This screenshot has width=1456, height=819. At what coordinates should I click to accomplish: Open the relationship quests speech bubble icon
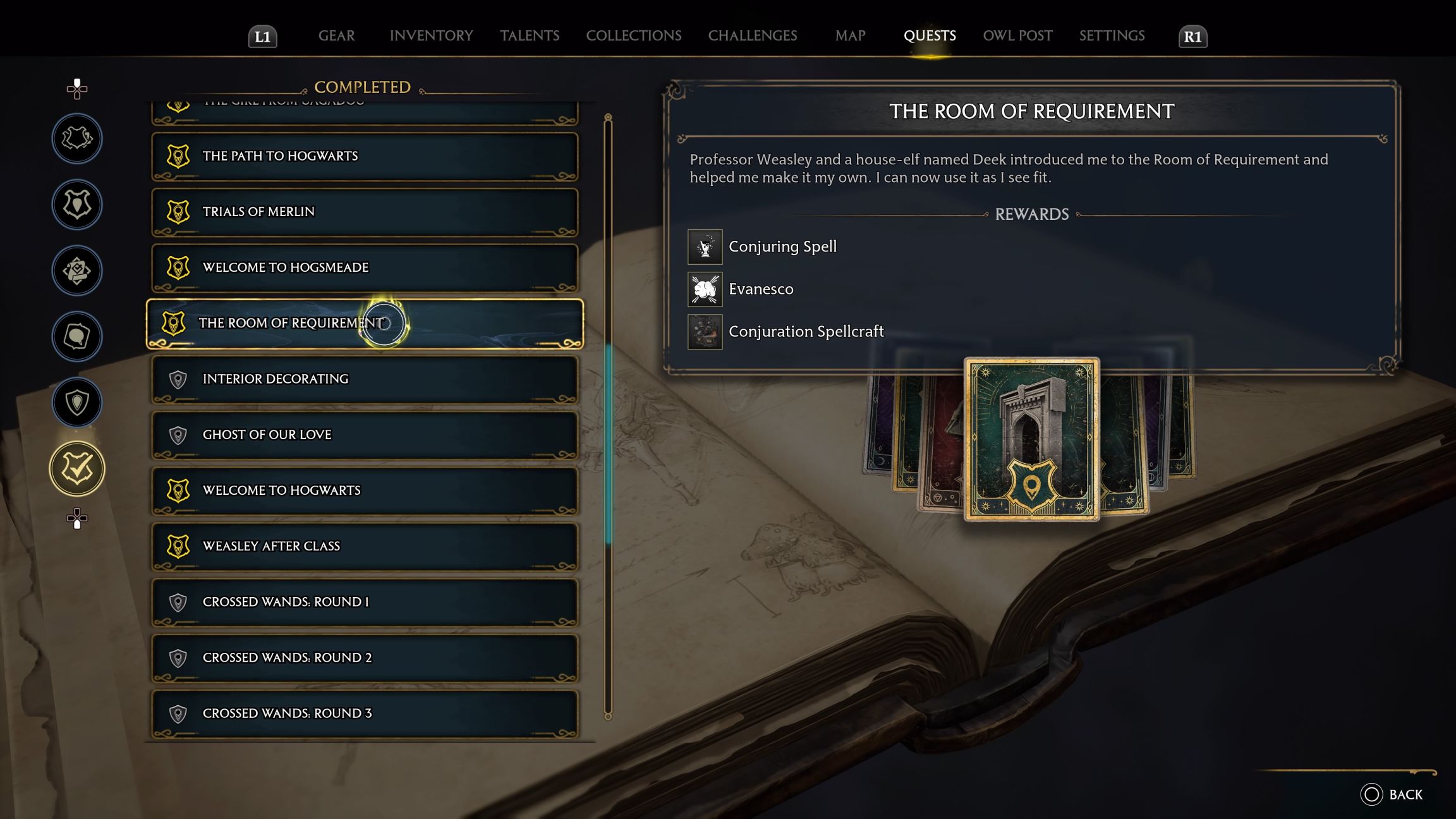click(76, 336)
